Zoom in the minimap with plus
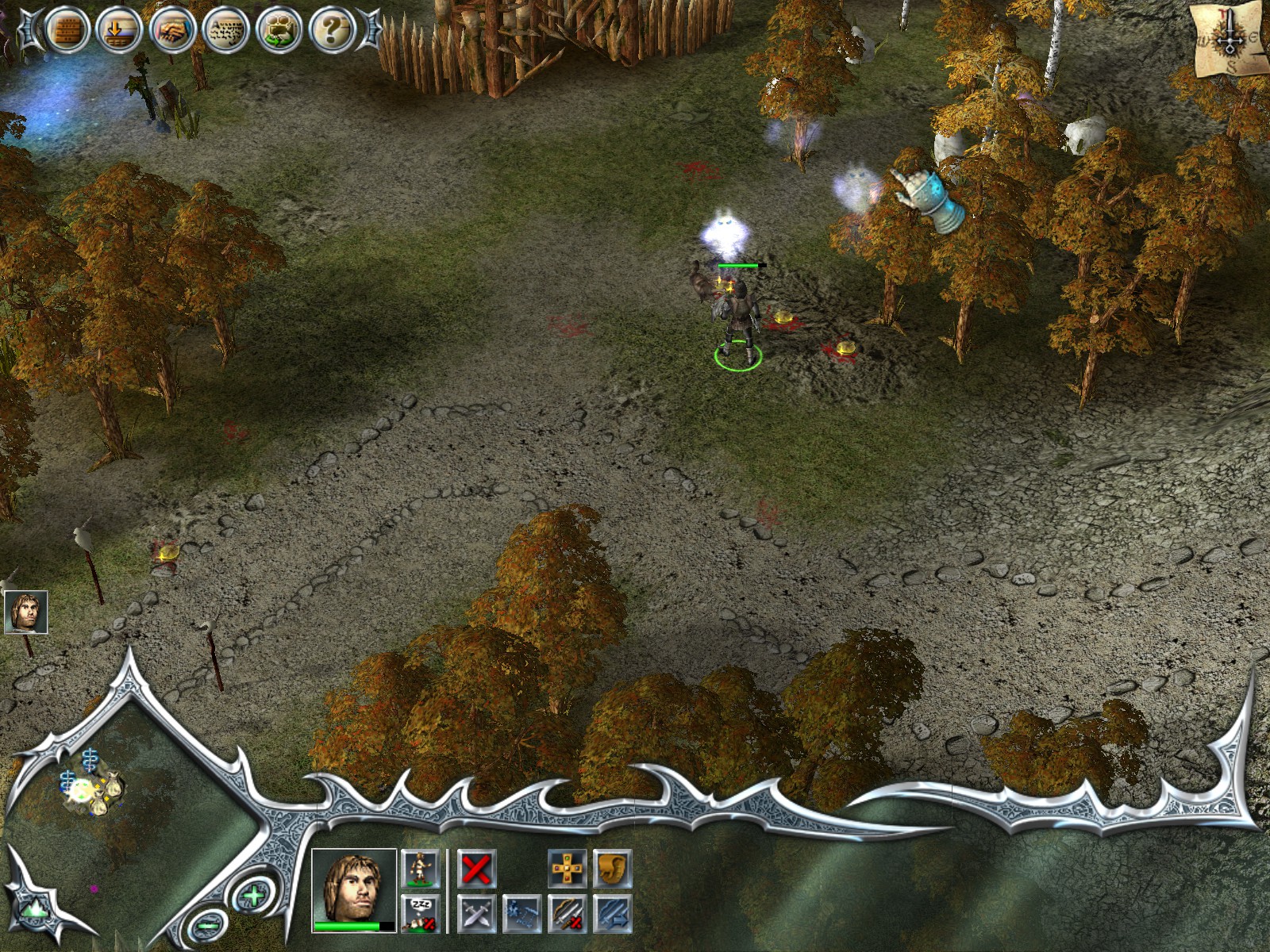 pyautogui.click(x=253, y=897)
